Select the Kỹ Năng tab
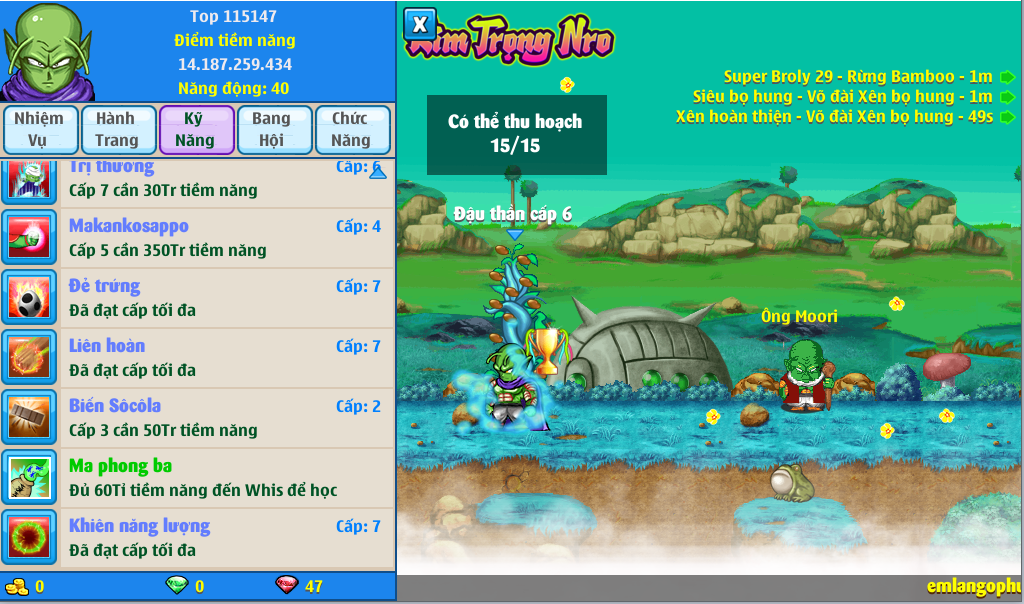Screen dimensions: 1024x604 [x=195, y=130]
